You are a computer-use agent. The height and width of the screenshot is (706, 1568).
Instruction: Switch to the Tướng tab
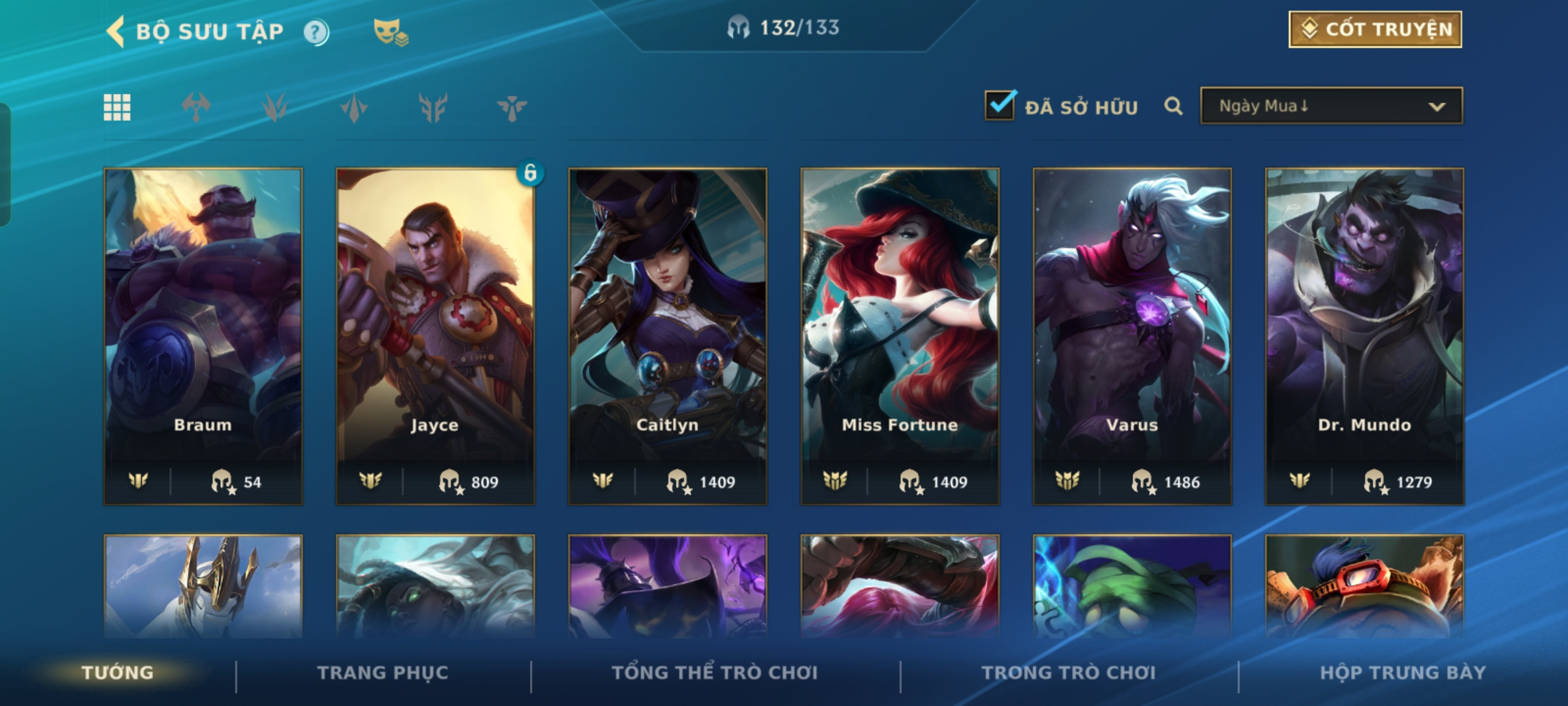(118, 673)
